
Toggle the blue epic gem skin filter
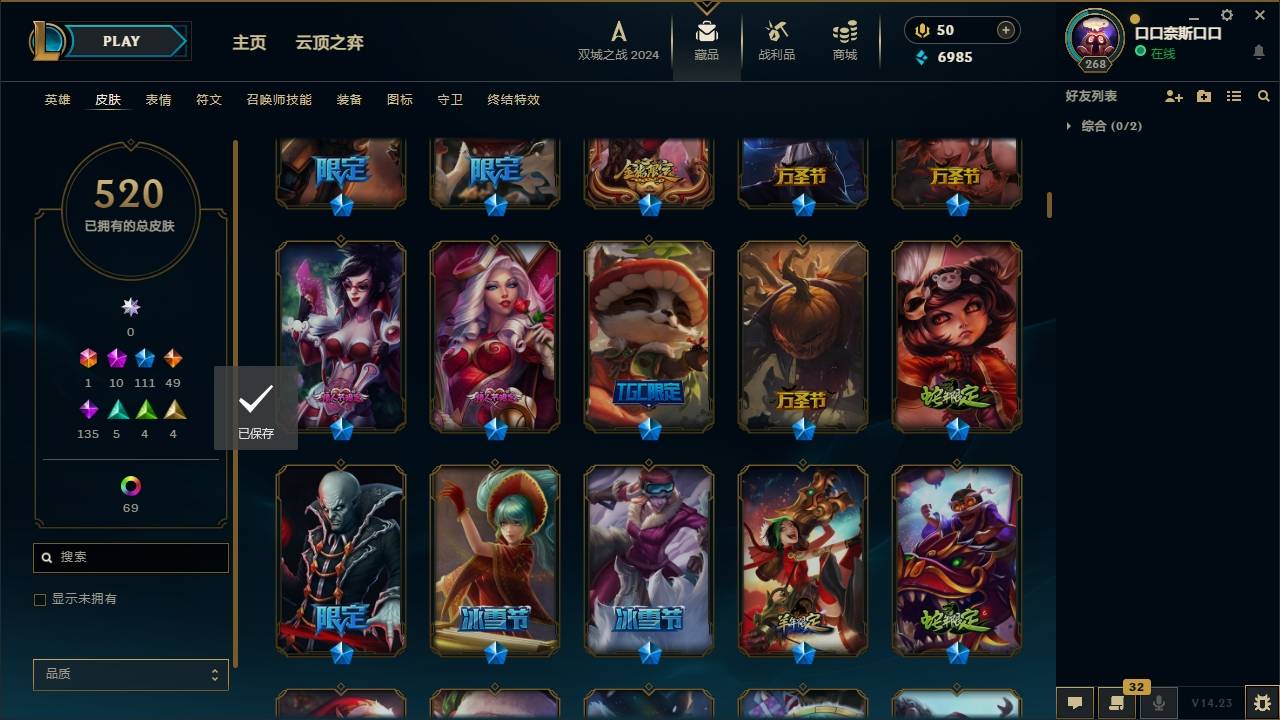(x=144, y=358)
